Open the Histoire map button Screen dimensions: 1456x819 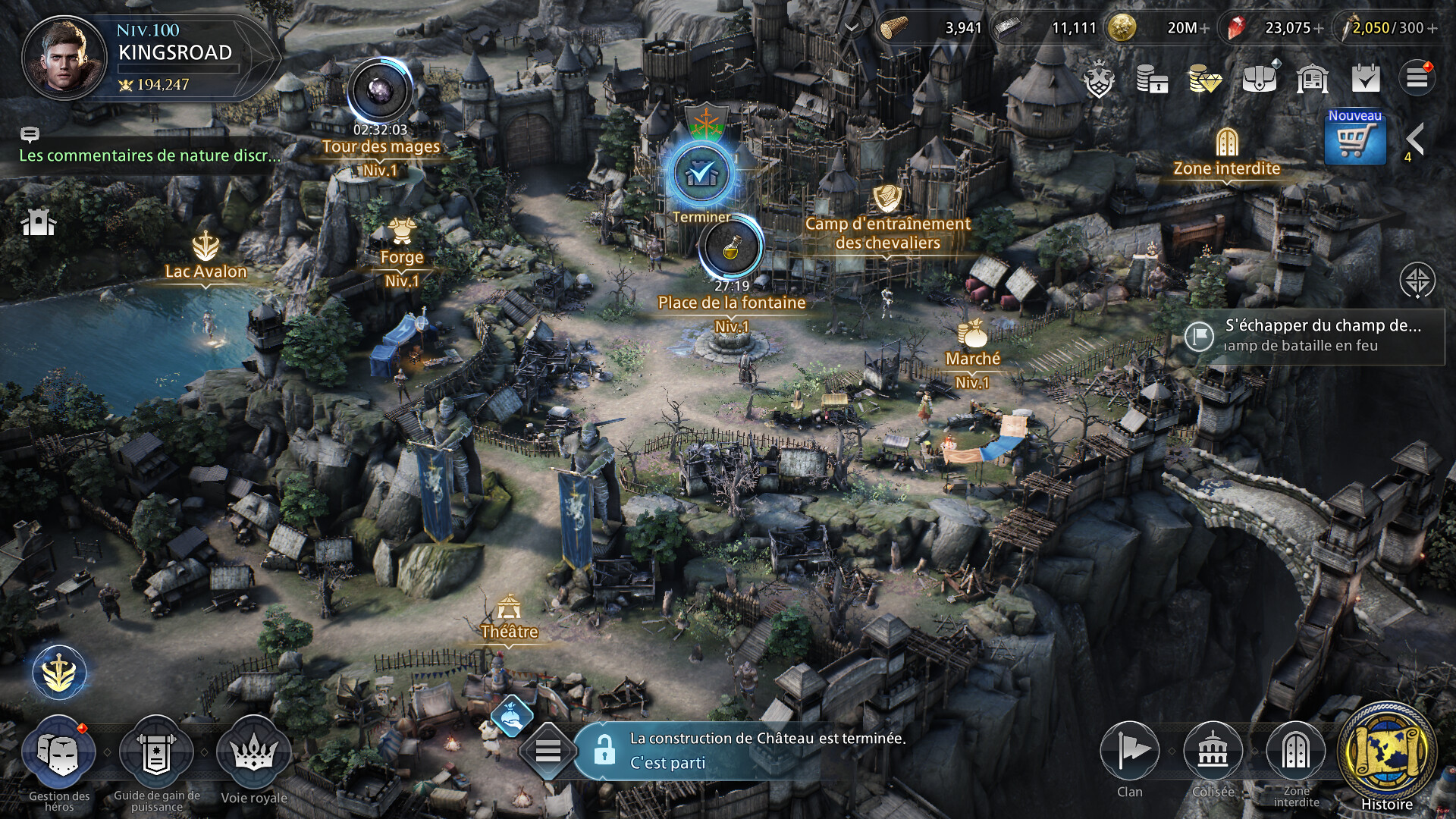(x=1386, y=754)
